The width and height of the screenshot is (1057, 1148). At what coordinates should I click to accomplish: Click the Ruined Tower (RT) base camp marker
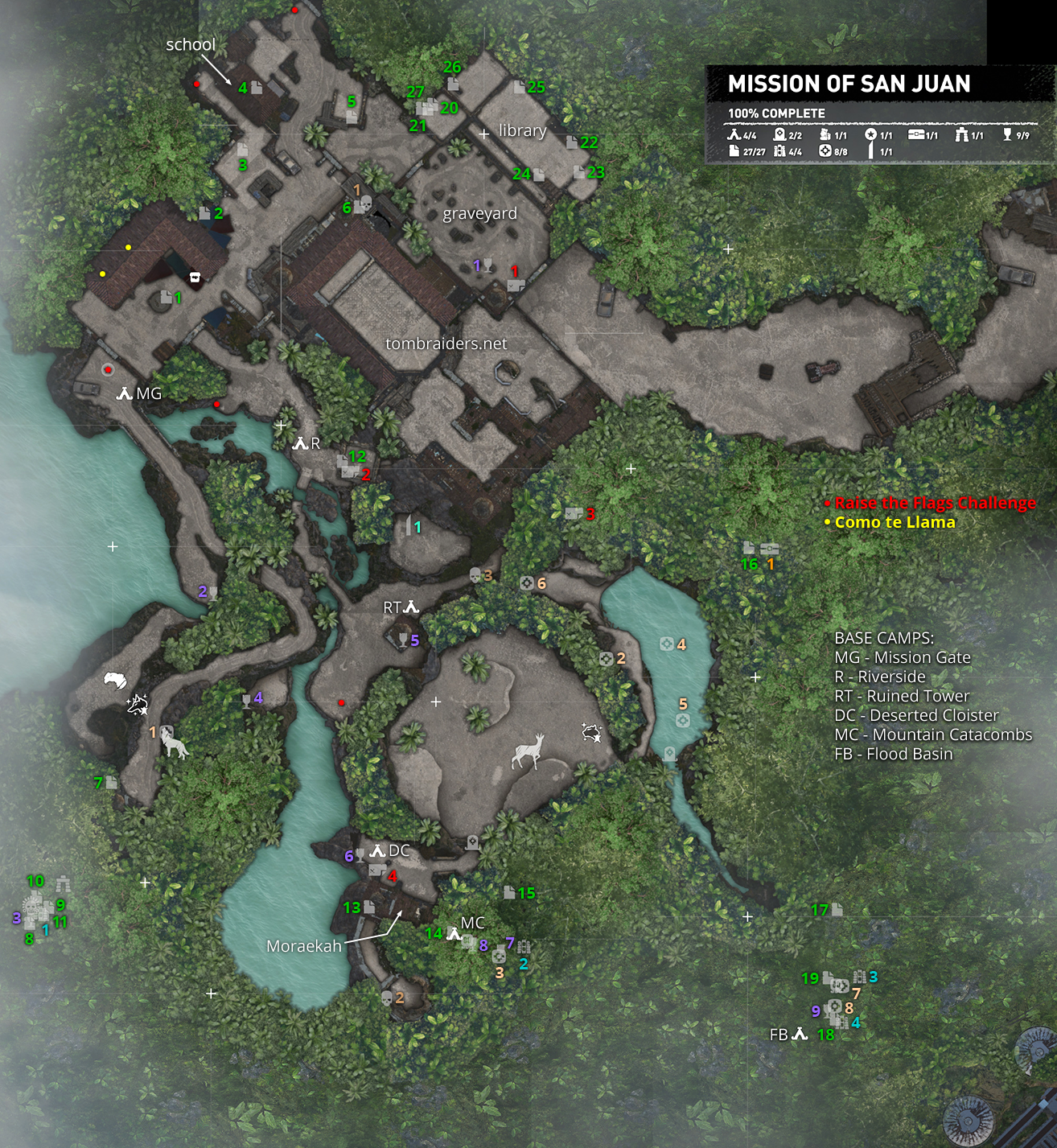pos(411,607)
